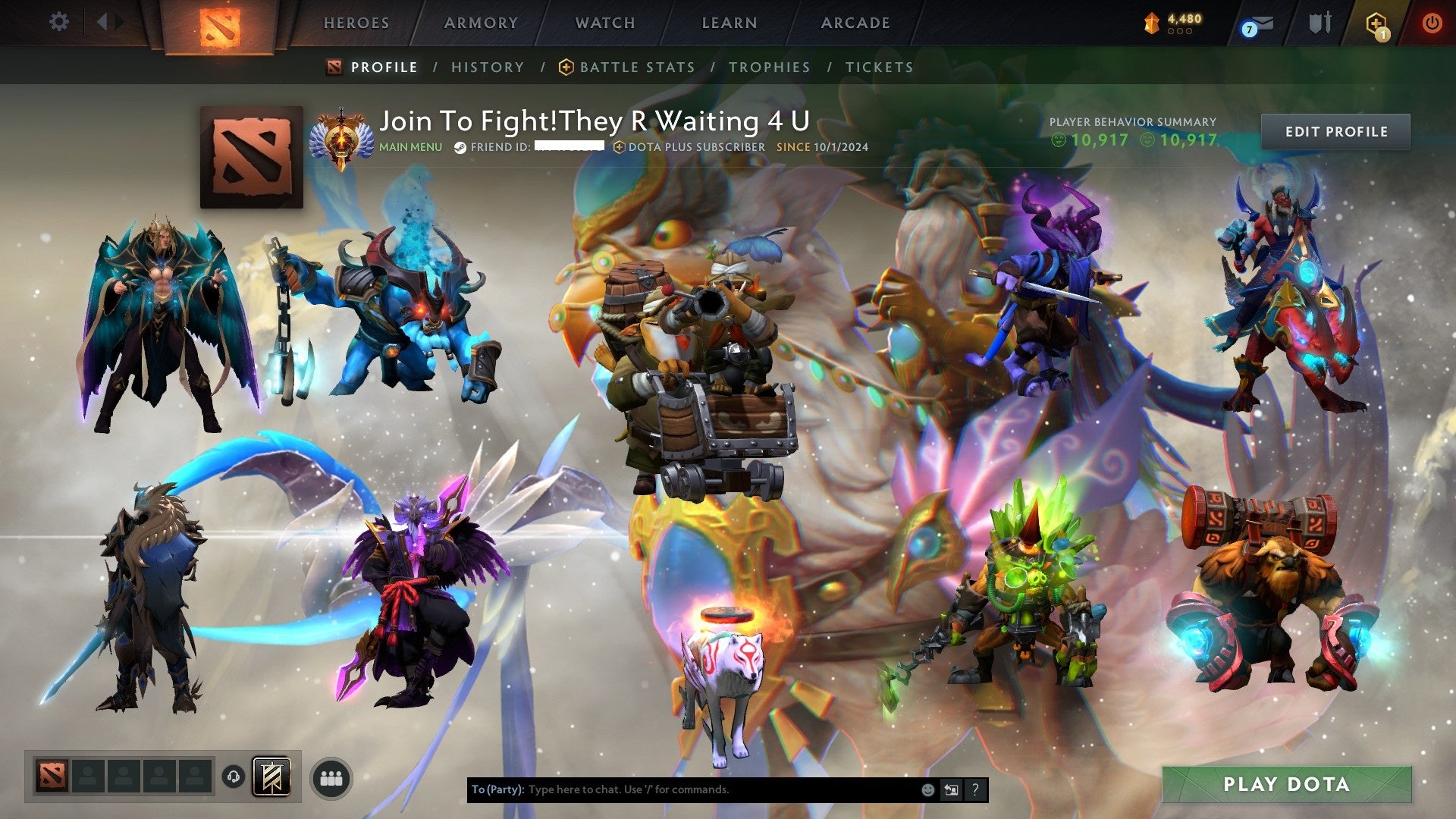Open the emoticon picker in the chat bar
Image resolution: width=1456 pixels, height=819 pixels.
tap(927, 789)
